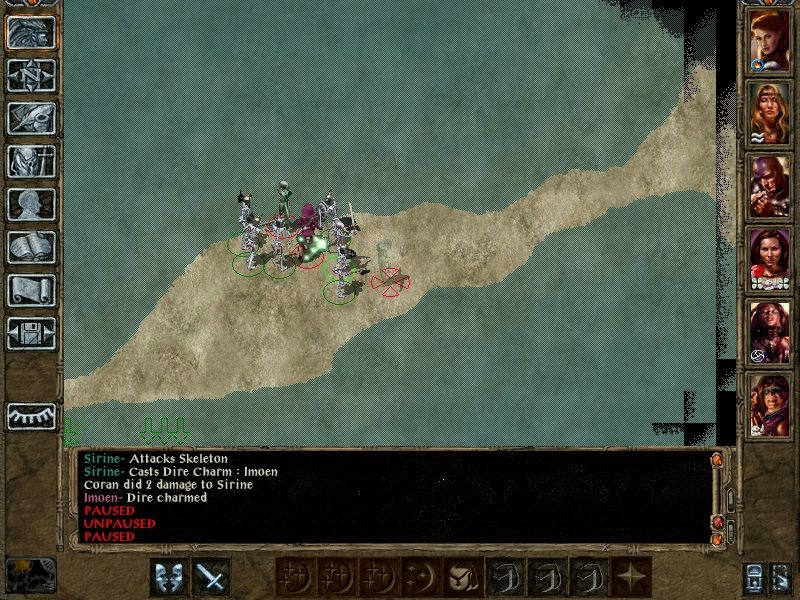The height and width of the screenshot is (600, 800).
Task: Open the mage spellbook
Action: 31,247
